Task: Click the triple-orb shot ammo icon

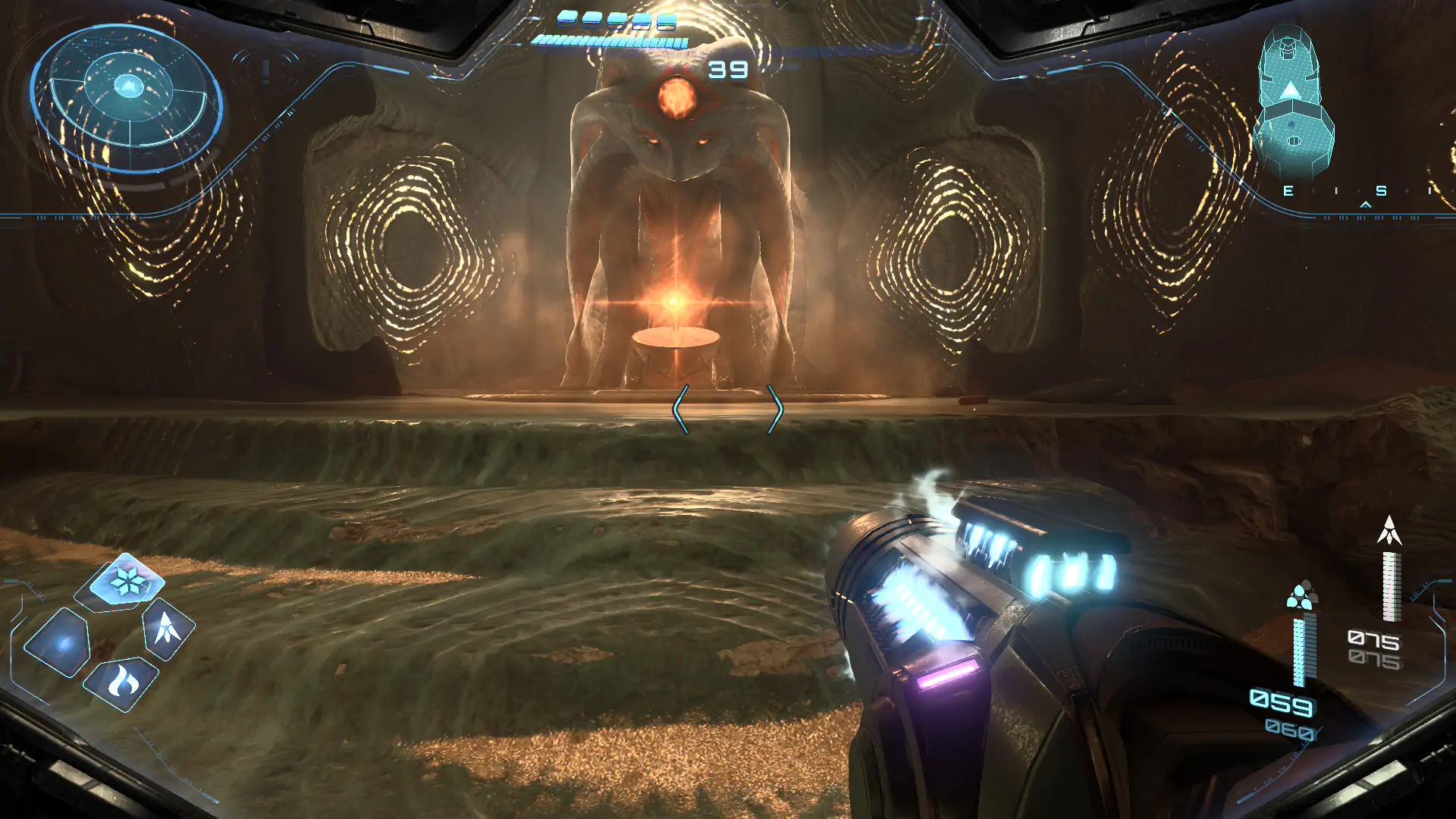Action: (x=1301, y=596)
